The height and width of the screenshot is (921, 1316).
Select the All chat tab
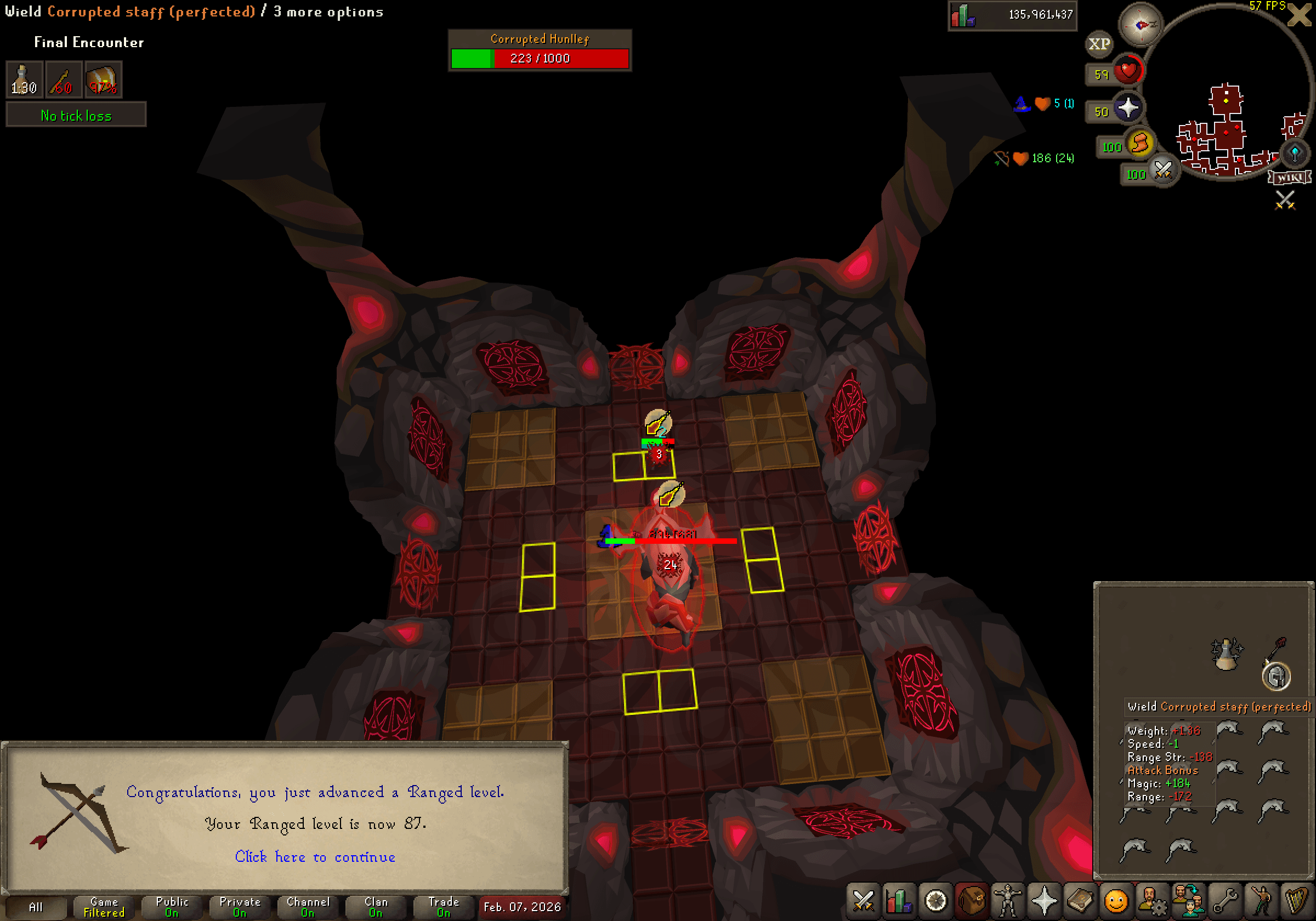coord(36,907)
